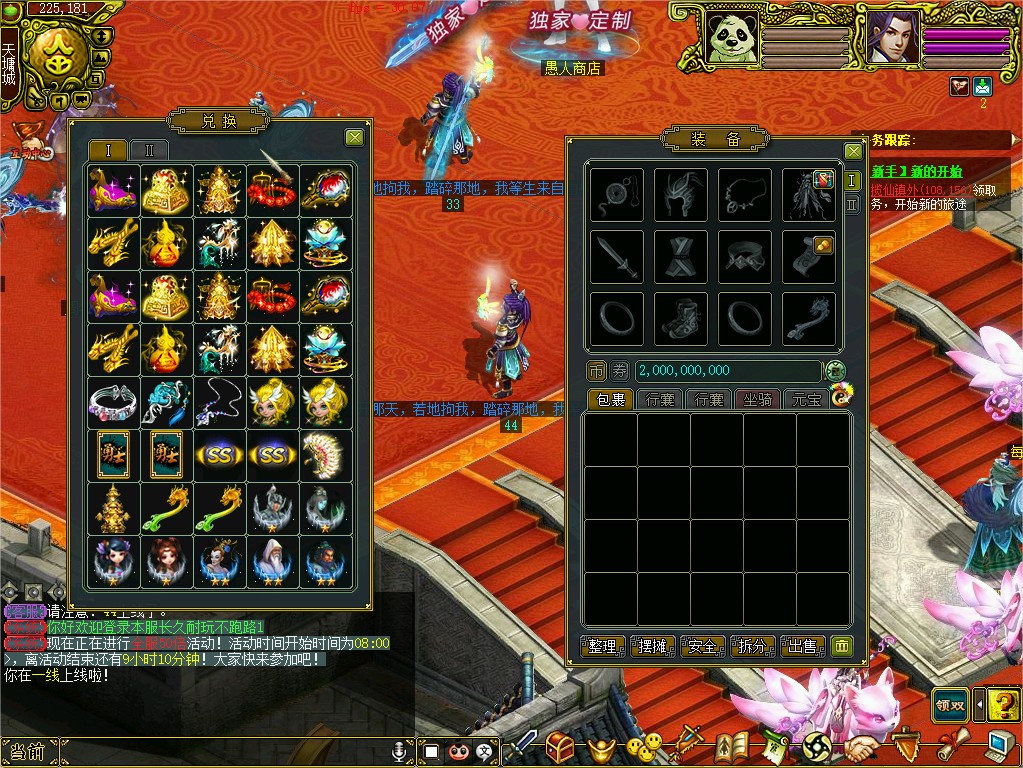Pick the silver jeweled bracelet item

click(x=112, y=403)
